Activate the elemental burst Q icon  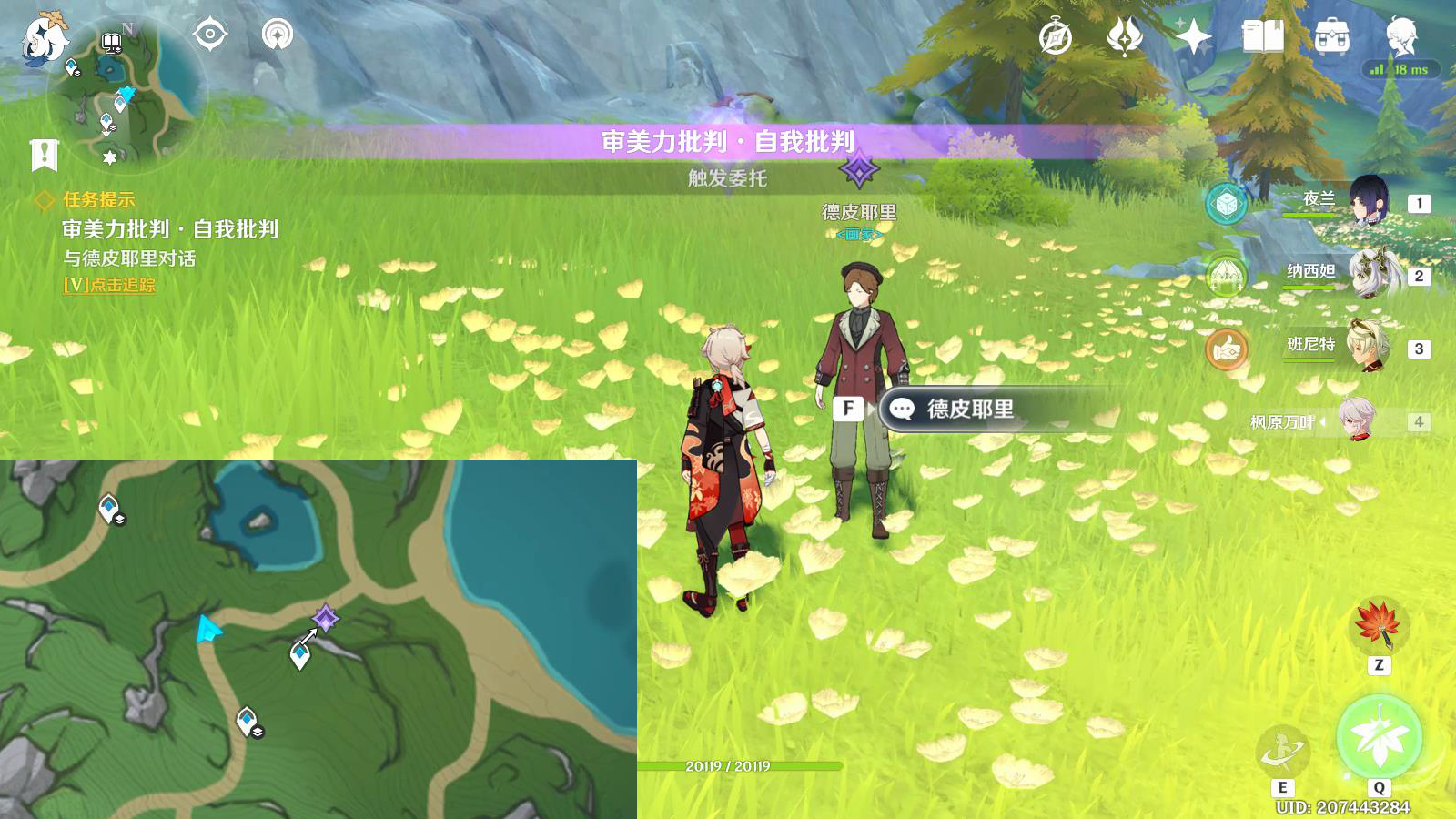pyautogui.click(x=1379, y=737)
